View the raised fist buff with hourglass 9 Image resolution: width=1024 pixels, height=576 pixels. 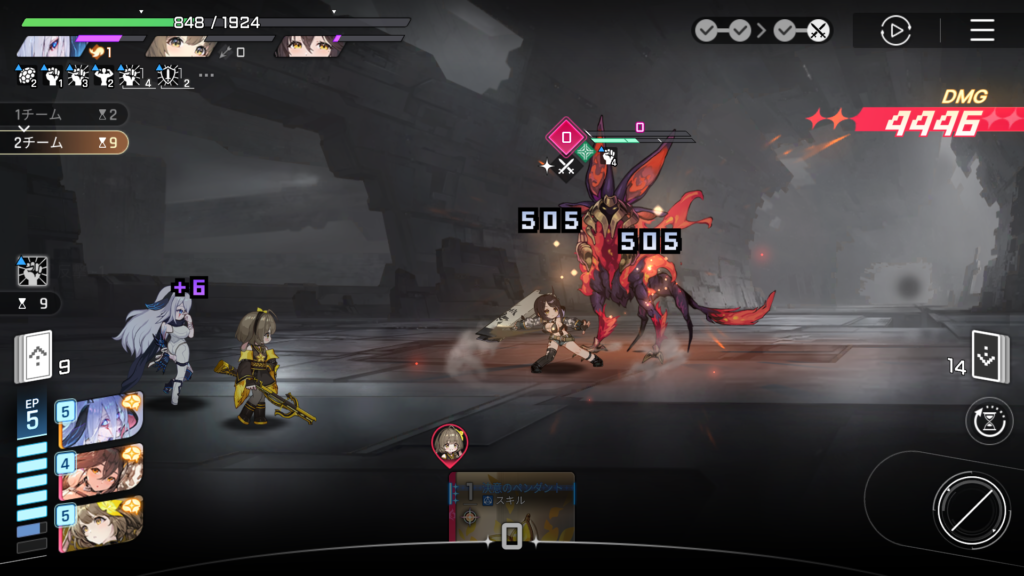(x=33, y=272)
